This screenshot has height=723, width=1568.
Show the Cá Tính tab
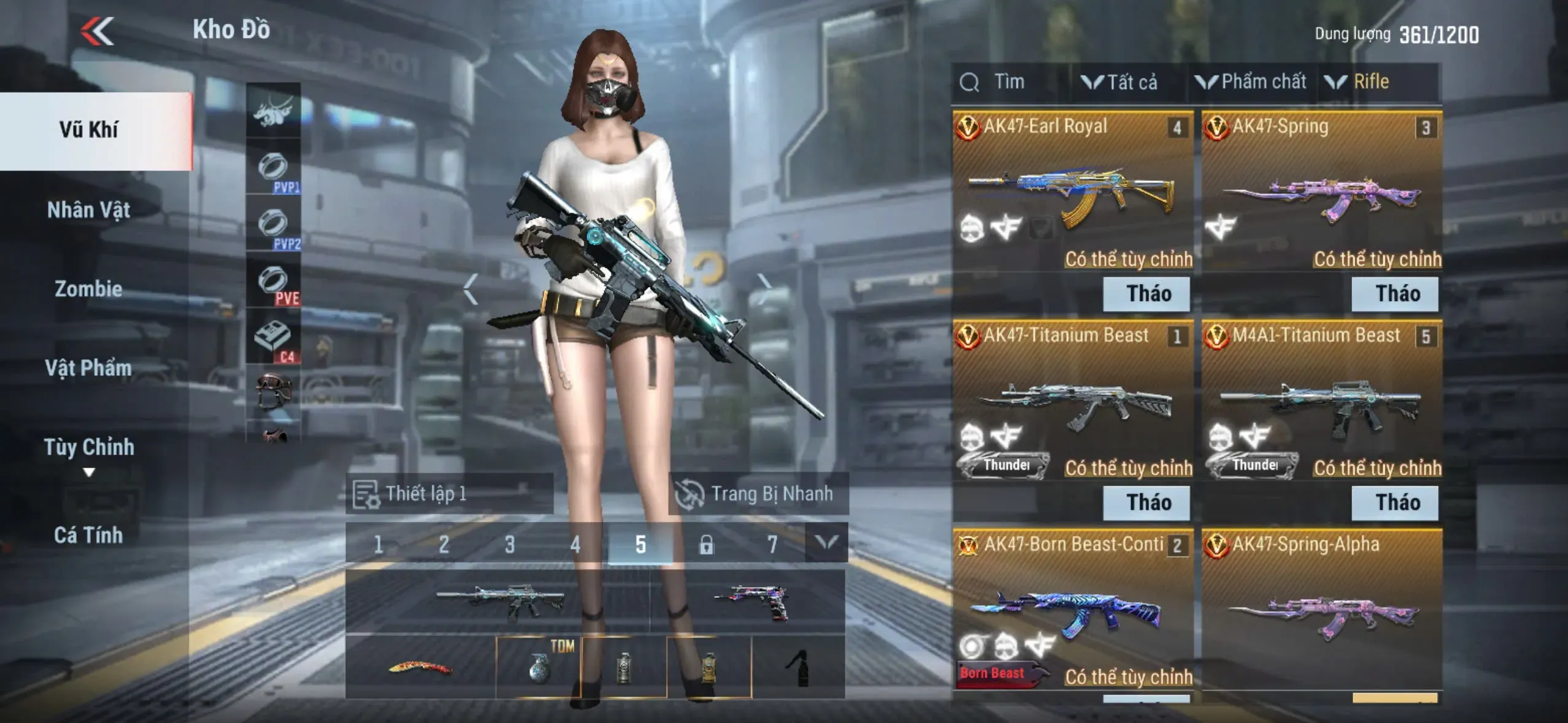click(x=89, y=535)
